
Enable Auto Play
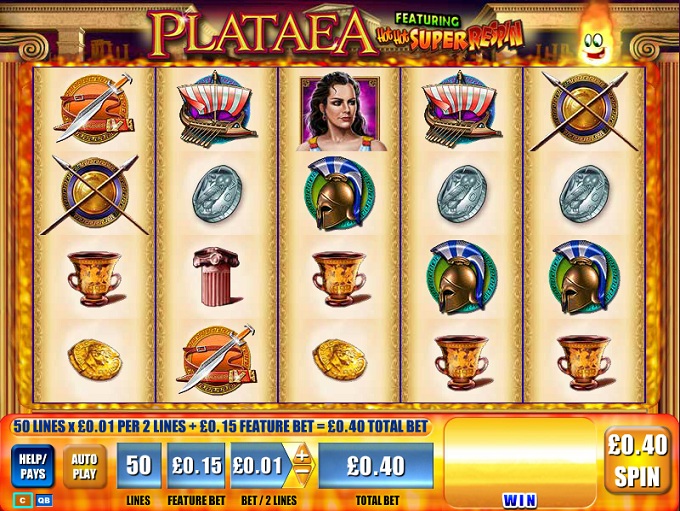85,466
